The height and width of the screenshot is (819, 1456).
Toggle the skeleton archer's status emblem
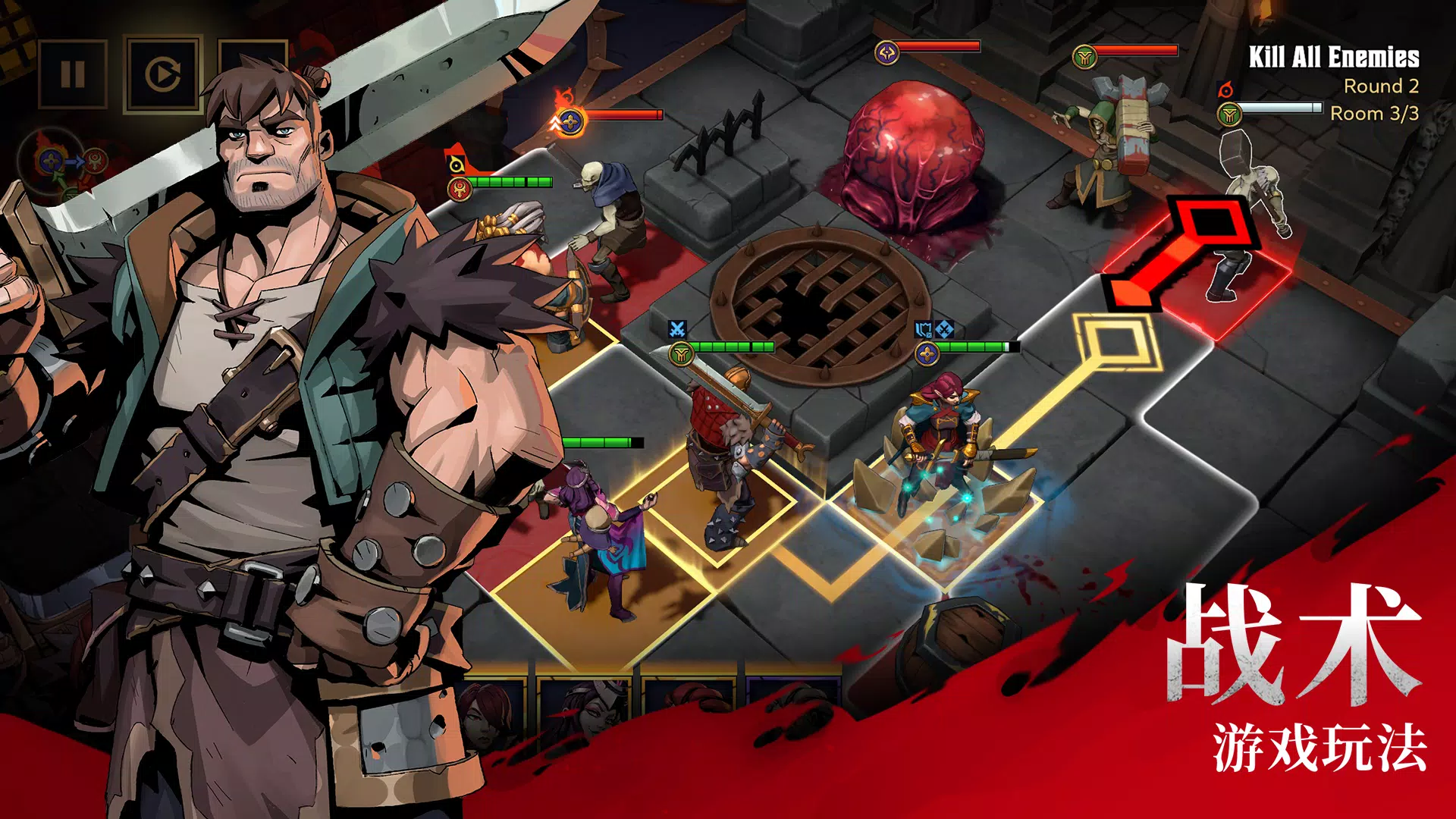tap(460, 189)
